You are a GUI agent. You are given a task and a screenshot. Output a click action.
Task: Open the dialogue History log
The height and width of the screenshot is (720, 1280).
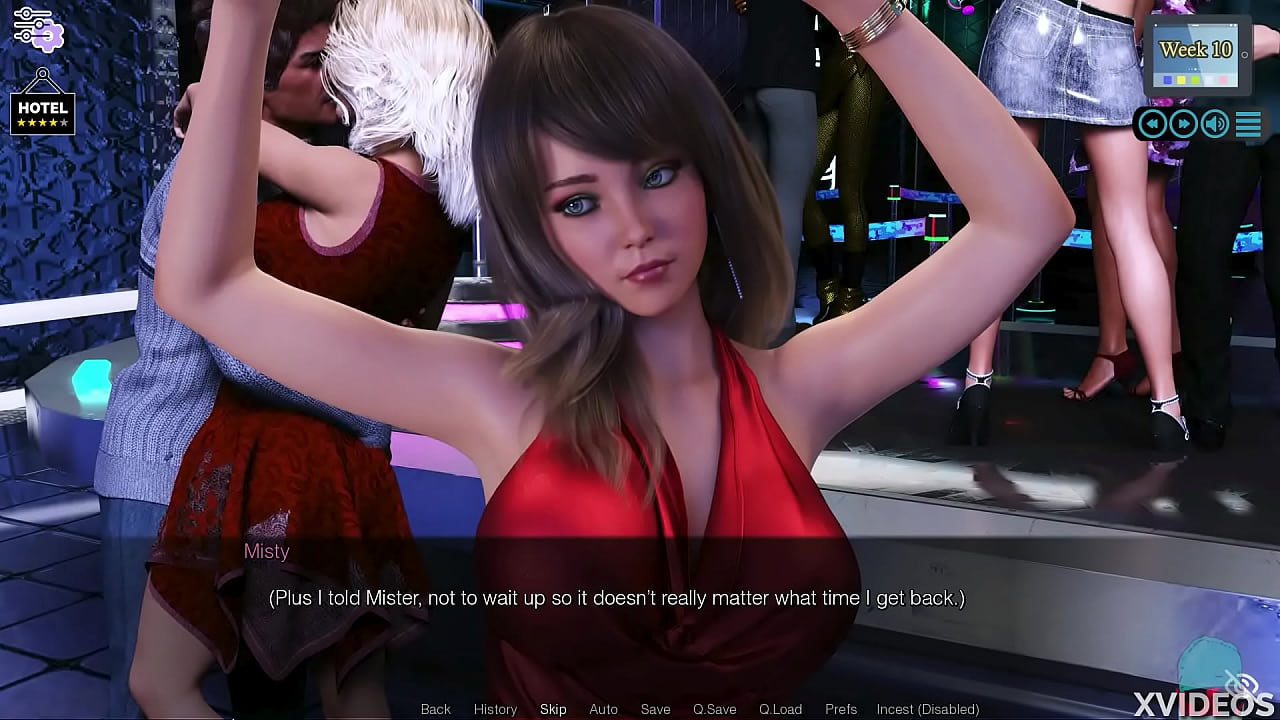tap(495, 709)
